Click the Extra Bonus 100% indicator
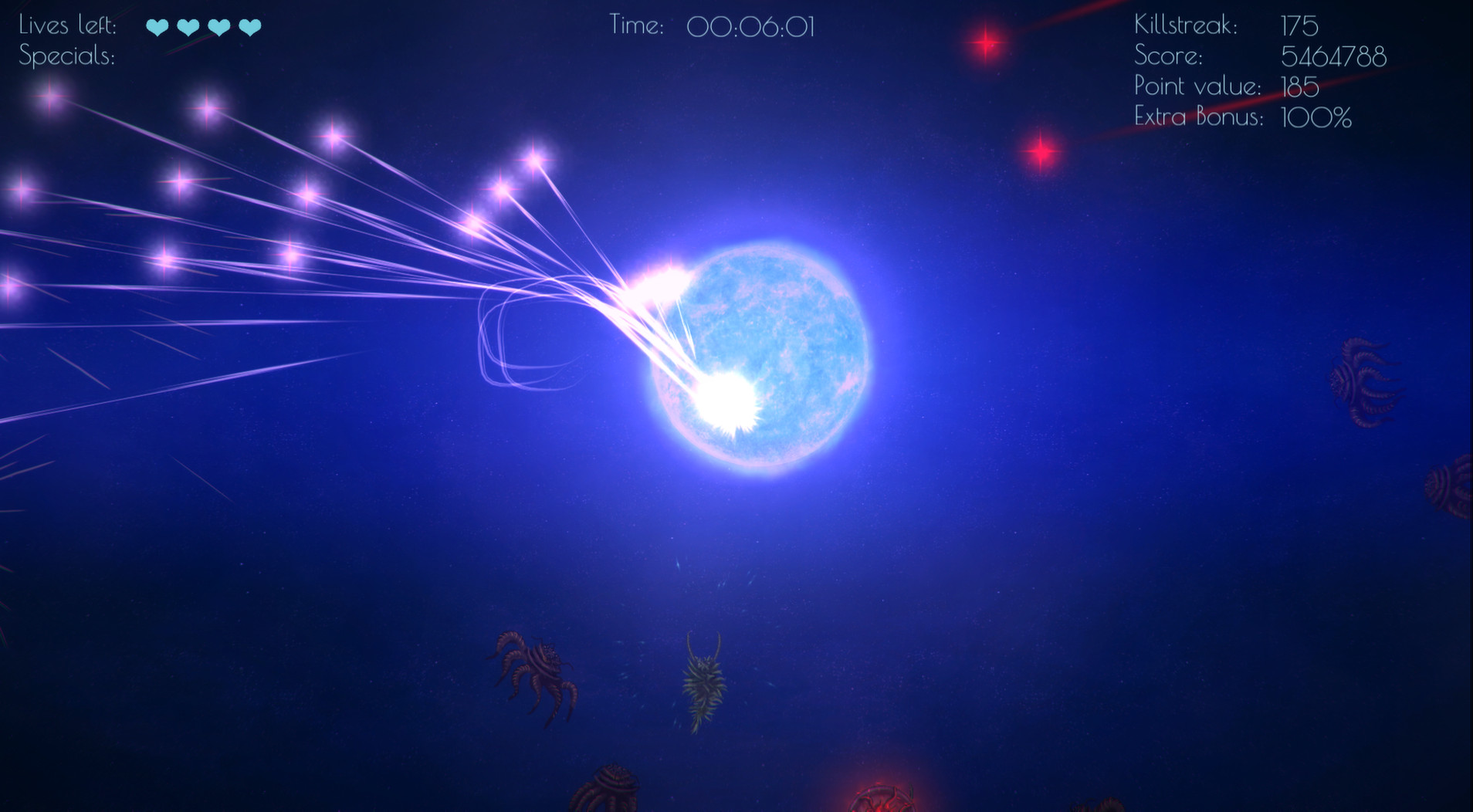The image size is (1473, 812). click(1315, 117)
